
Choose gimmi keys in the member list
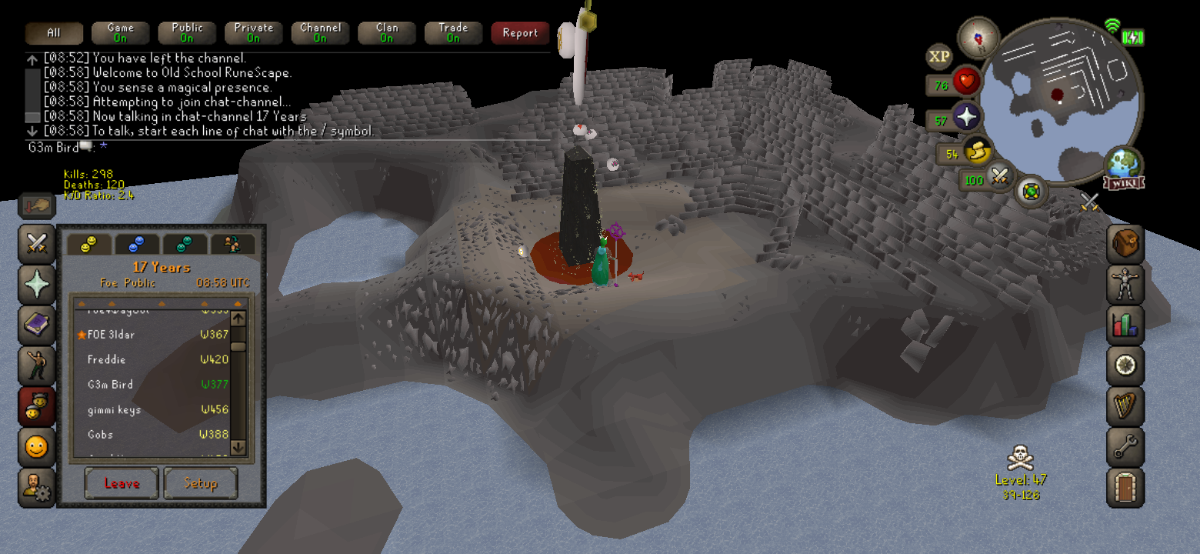click(x=115, y=410)
